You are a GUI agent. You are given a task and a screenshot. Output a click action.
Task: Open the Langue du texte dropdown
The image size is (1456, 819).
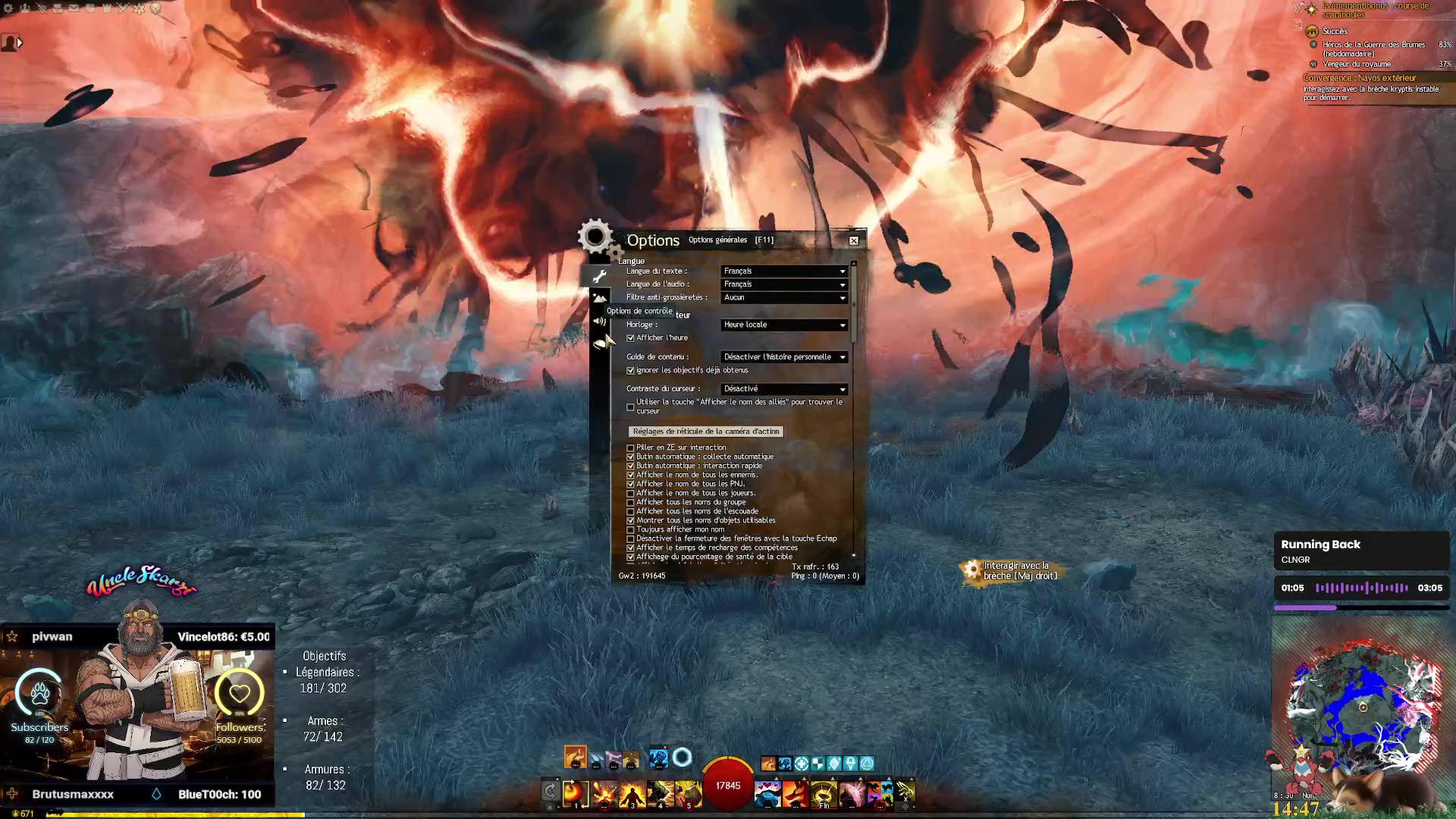click(x=784, y=271)
